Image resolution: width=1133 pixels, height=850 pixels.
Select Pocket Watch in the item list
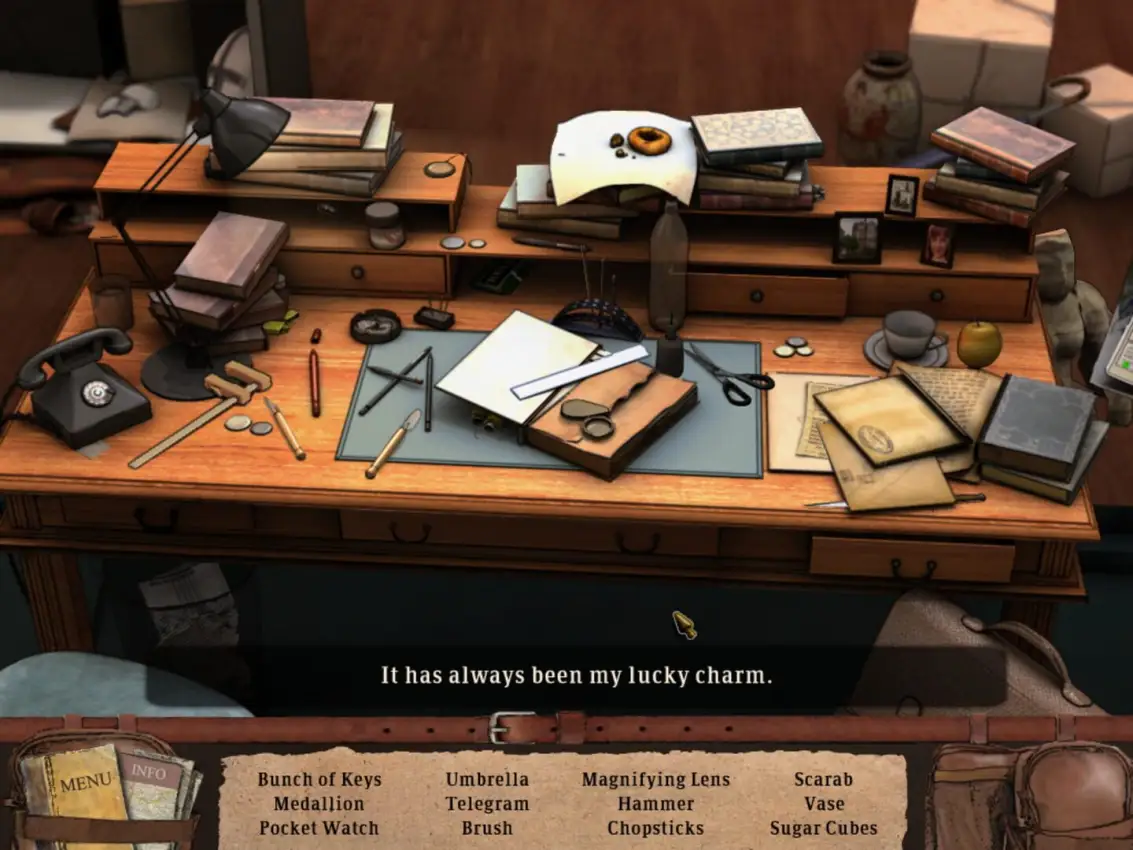coord(319,828)
